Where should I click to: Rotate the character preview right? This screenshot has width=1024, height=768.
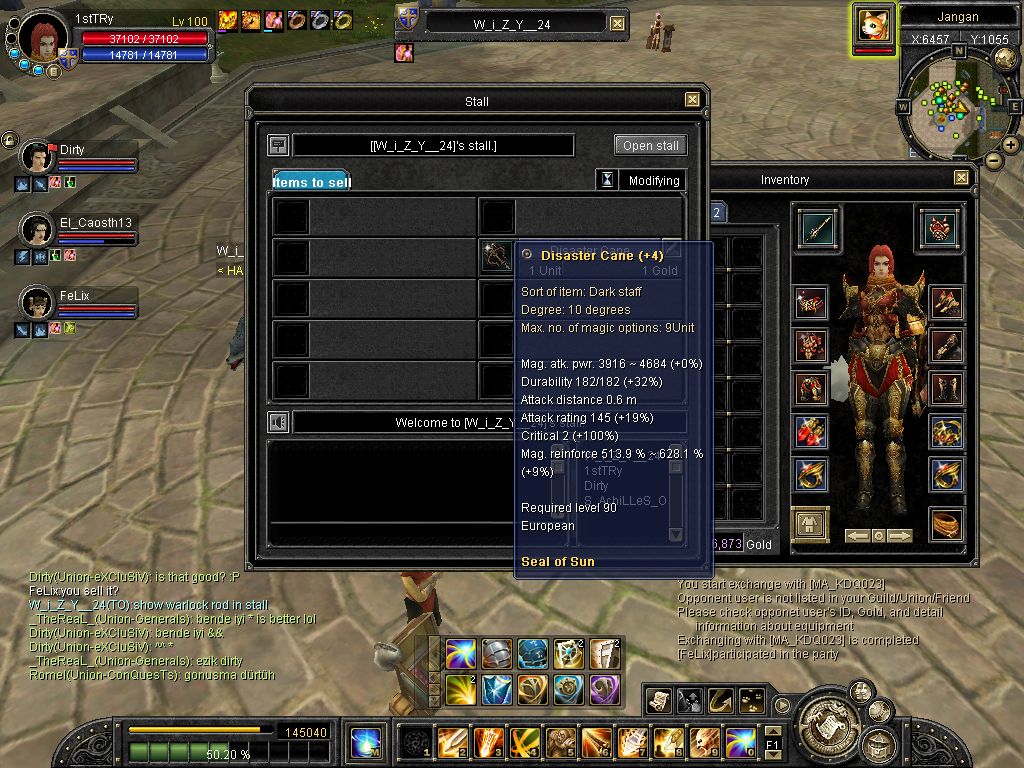tap(900, 536)
